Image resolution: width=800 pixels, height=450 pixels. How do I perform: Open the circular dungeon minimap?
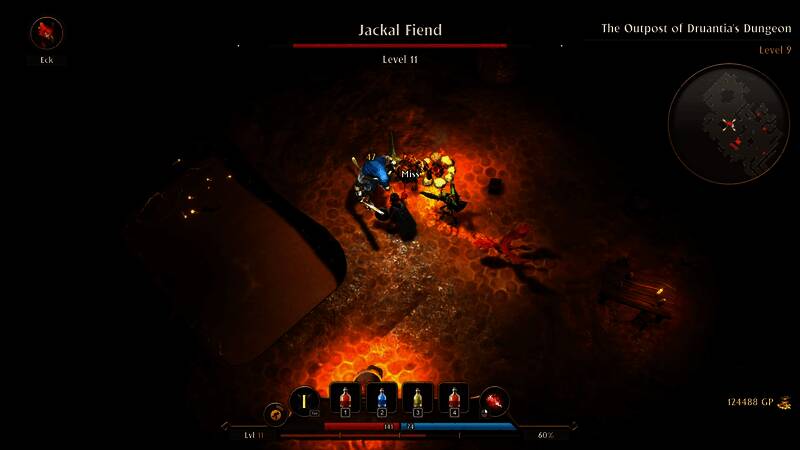(730, 123)
